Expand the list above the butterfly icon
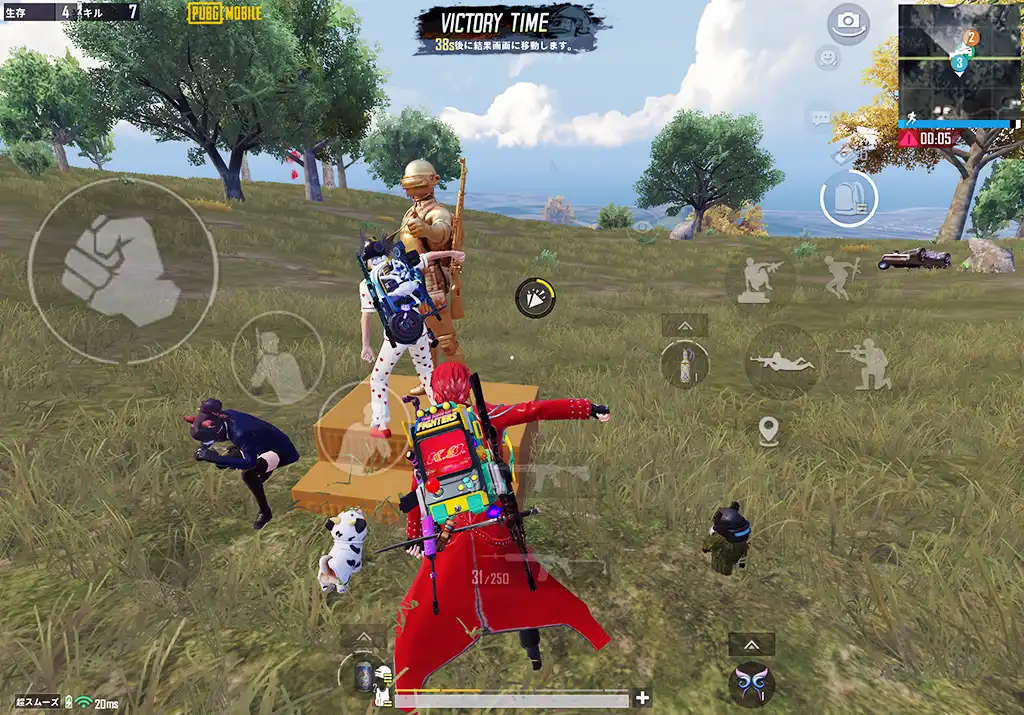The width and height of the screenshot is (1024, 715). click(751, 644)
